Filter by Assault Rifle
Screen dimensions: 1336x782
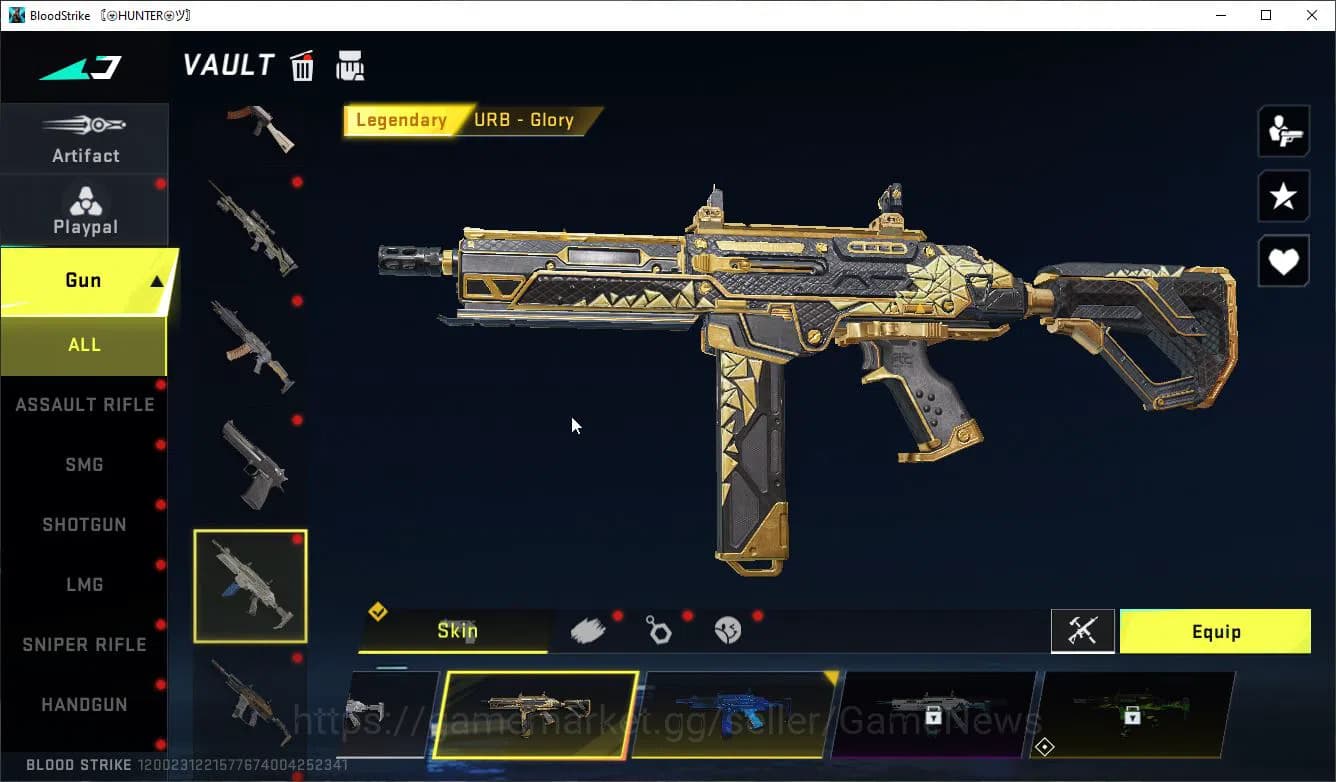click(85, 405)
